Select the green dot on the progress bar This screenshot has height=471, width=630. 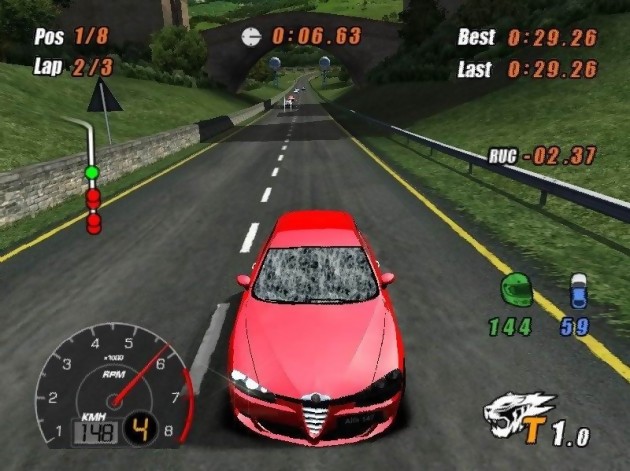[92, 173]
